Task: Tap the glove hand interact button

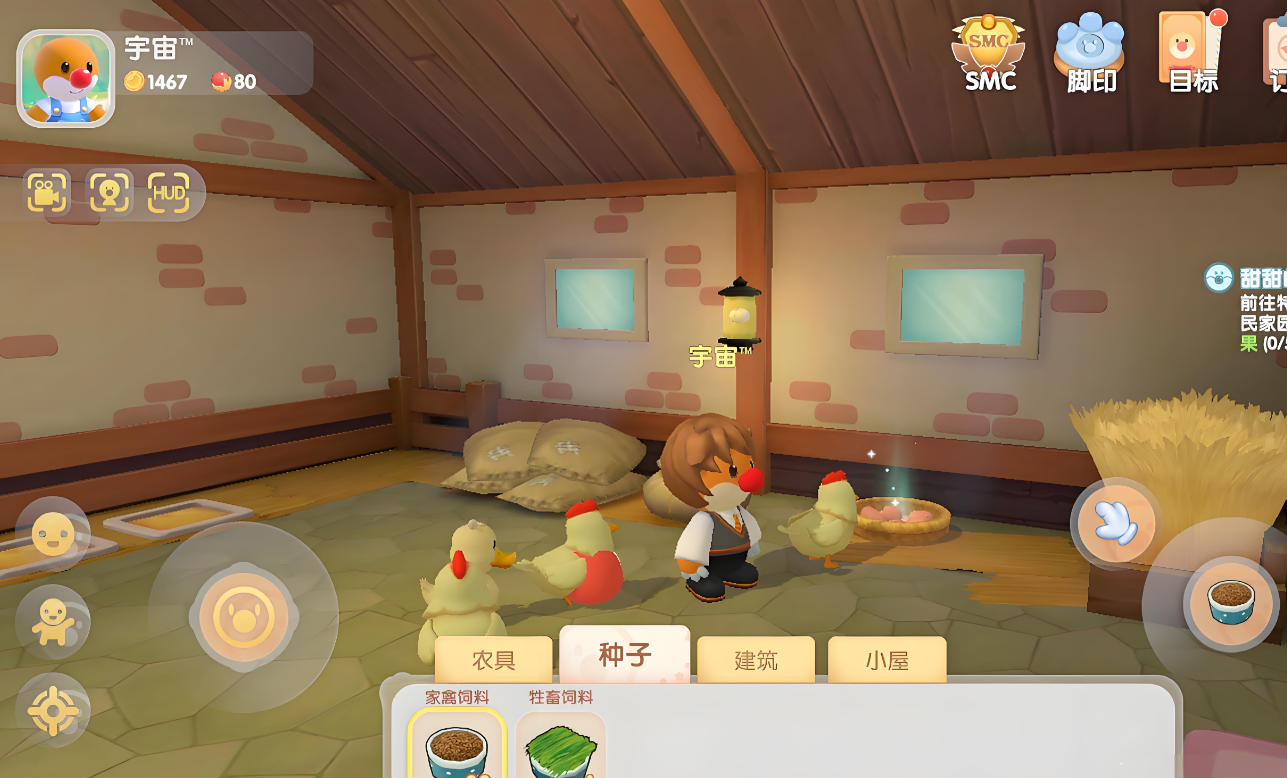Action: click(x=1116, y=523)
